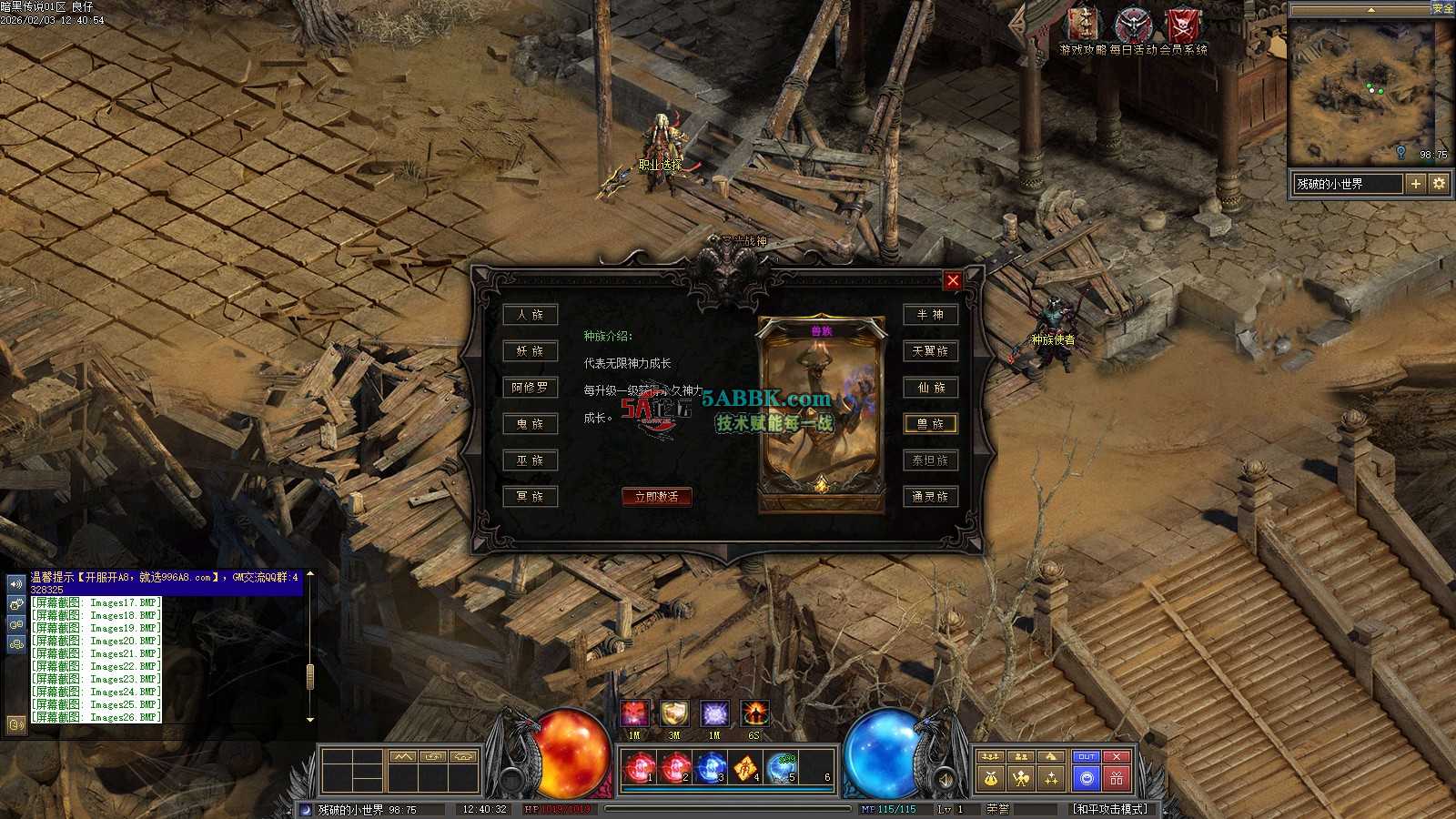Viewport: 1456px width, 819px height.
Task: Click the blue OUT button
Action: [x=1087, y=757]
